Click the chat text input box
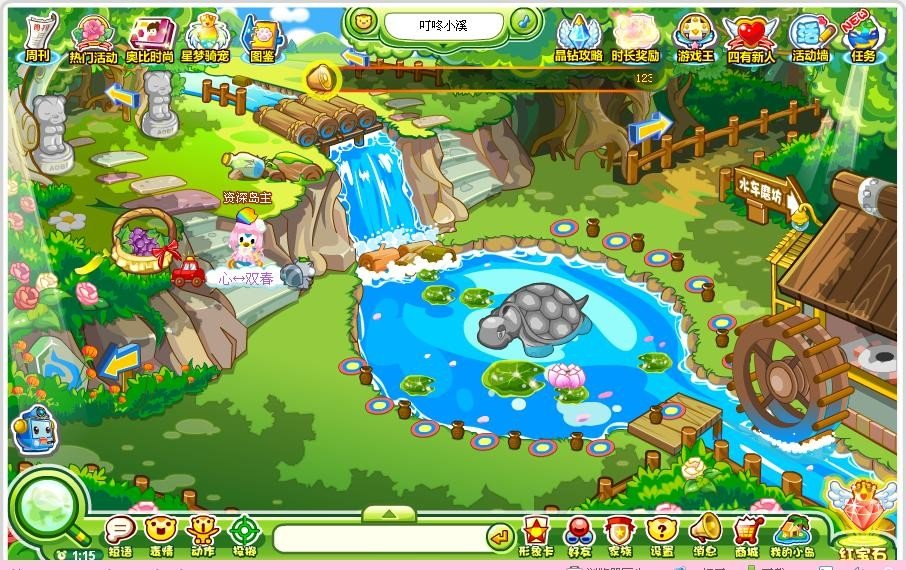Screen dimensions: 906x570 click(x=379, y=538)
